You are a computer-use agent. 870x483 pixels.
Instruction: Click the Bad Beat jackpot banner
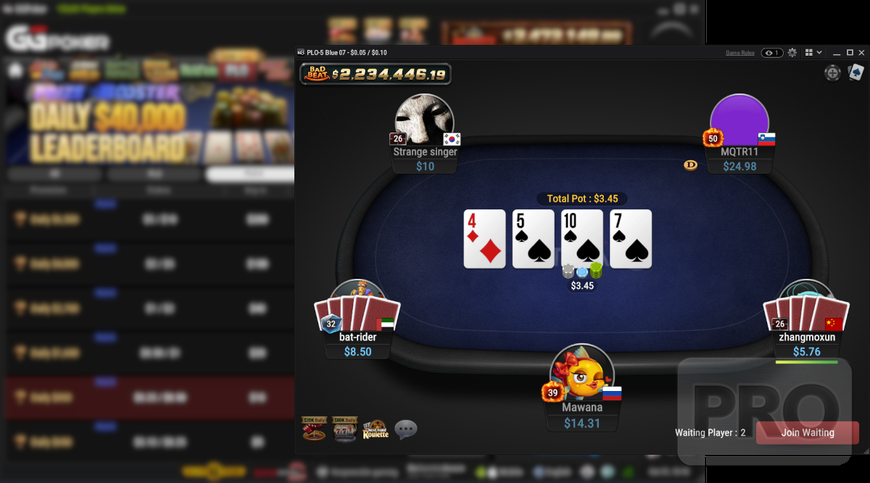coord(376,74)
